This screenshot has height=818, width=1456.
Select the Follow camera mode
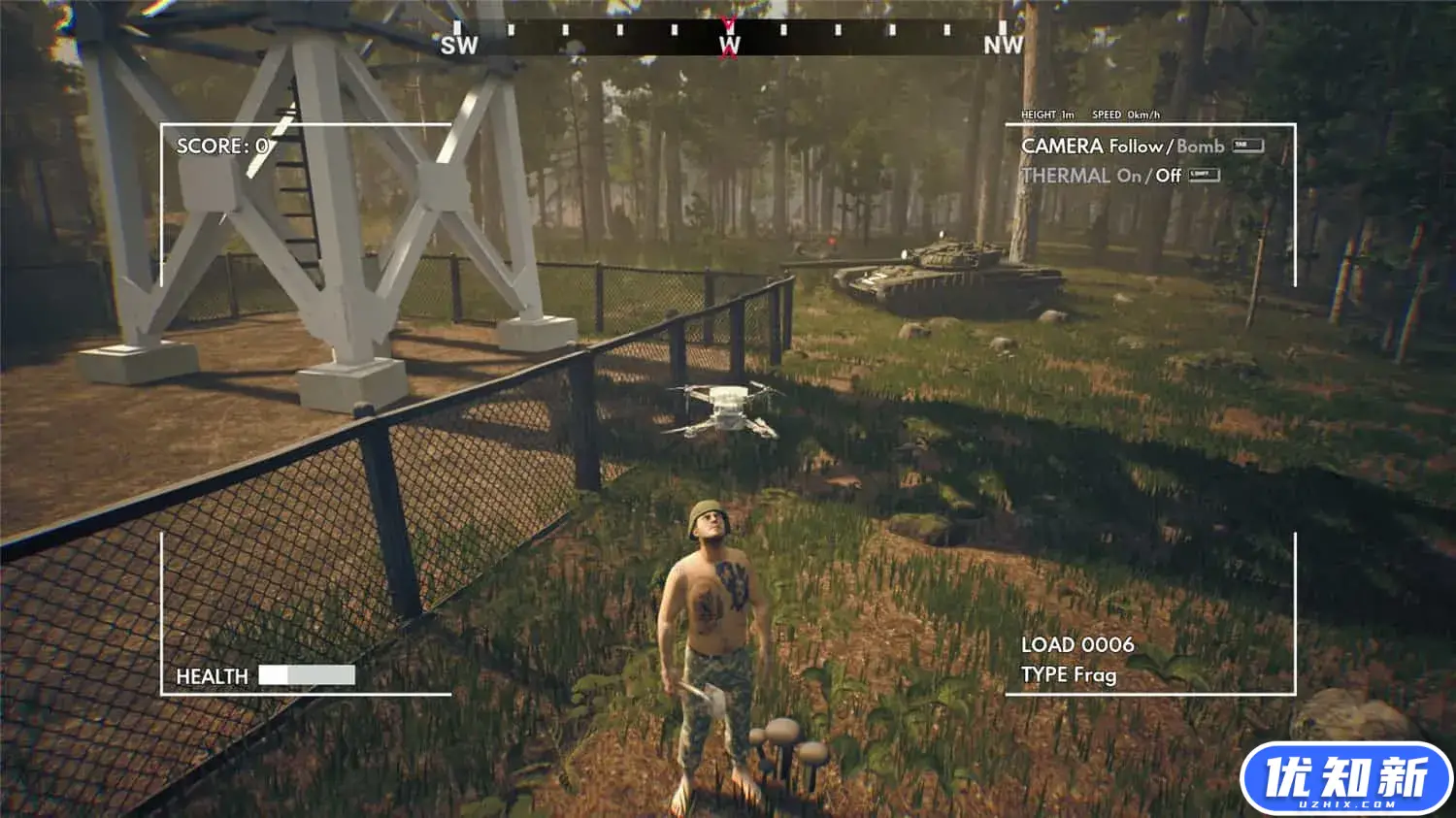[x=1135, y=147]
